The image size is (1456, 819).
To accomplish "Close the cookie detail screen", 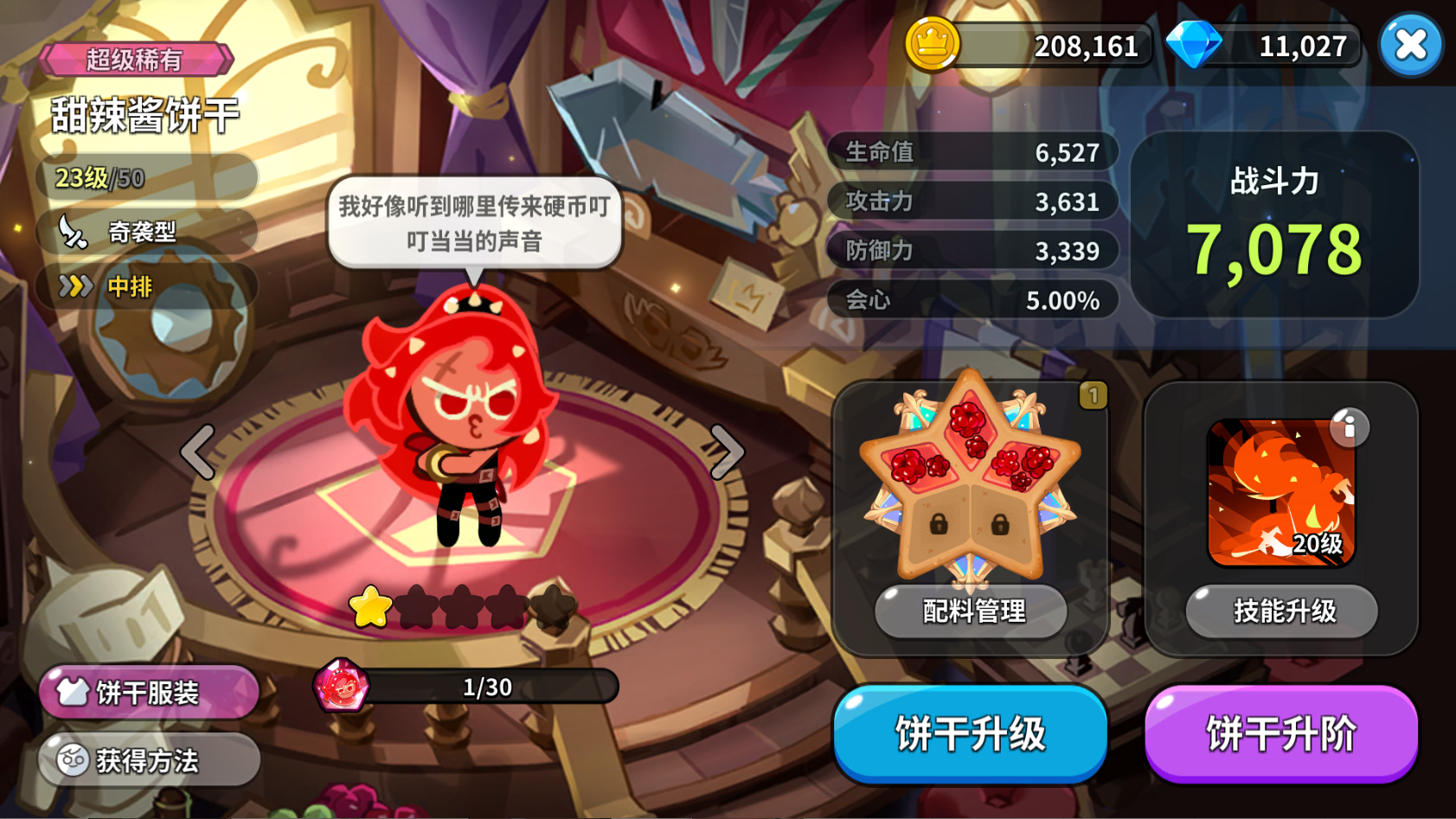I will click(1410, 46).
